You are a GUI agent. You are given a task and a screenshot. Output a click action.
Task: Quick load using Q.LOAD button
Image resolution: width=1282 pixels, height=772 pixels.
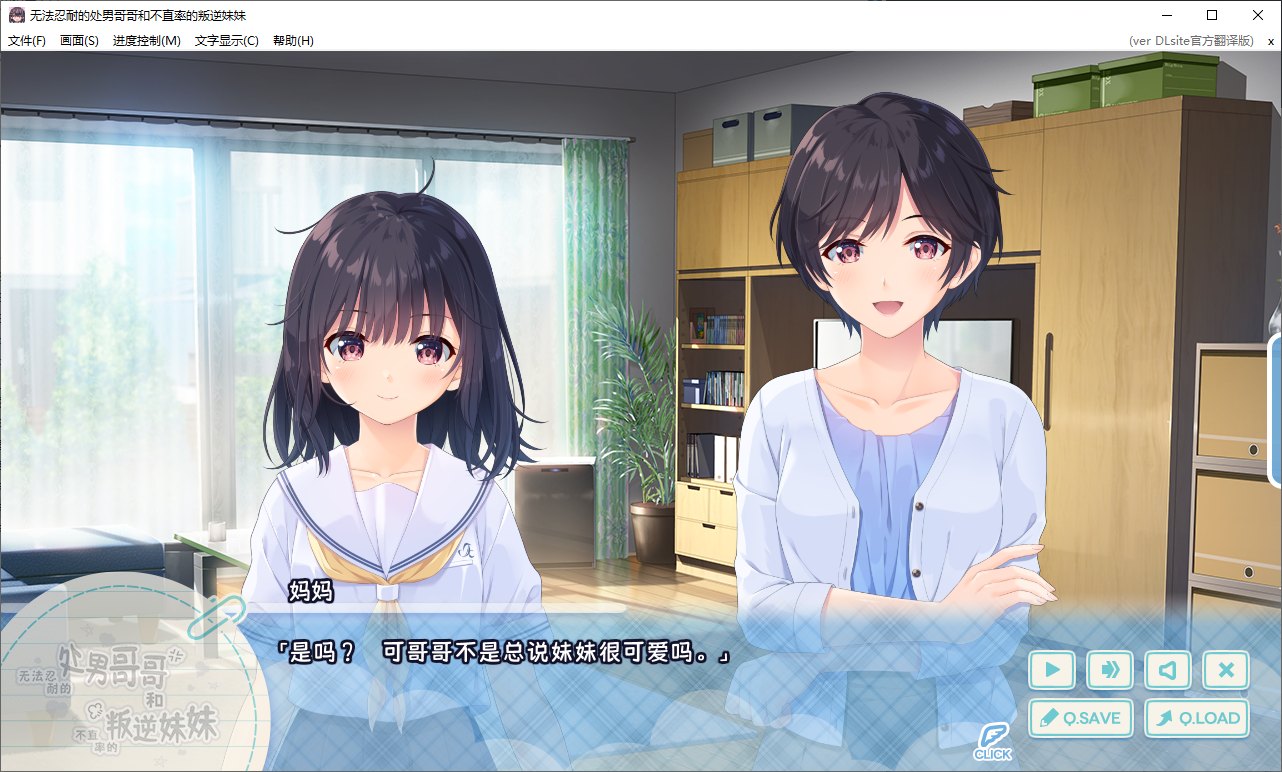click(1196, 718)
